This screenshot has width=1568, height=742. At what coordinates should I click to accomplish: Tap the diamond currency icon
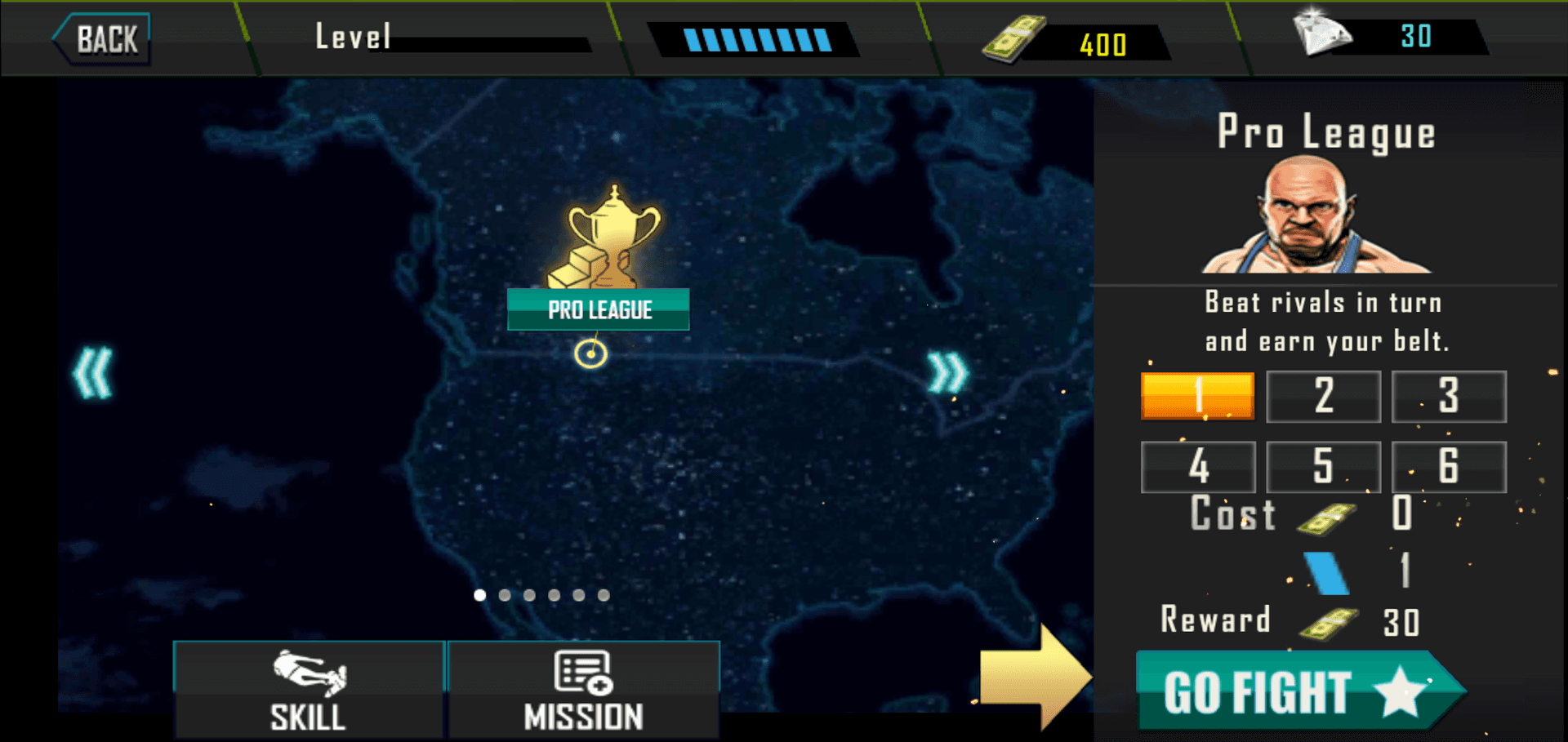[x=1321, y=34]
